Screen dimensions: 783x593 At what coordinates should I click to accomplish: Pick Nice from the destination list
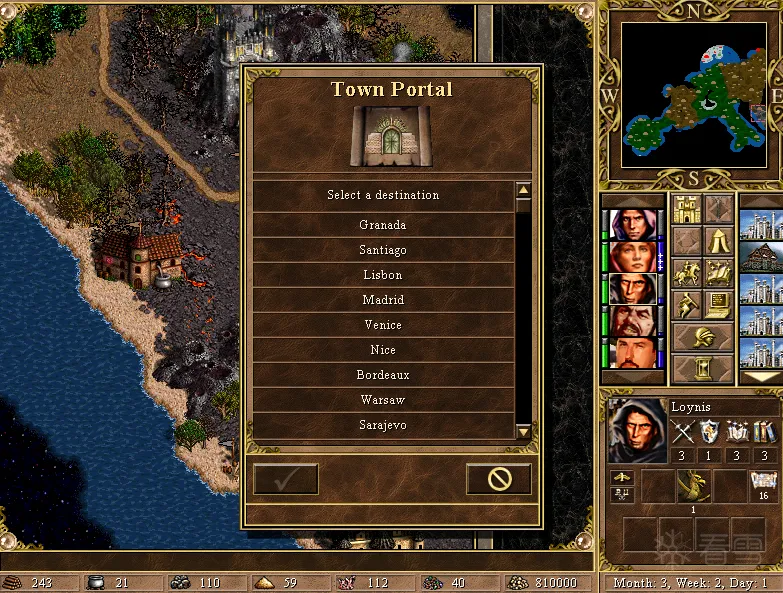pos(382,350)
